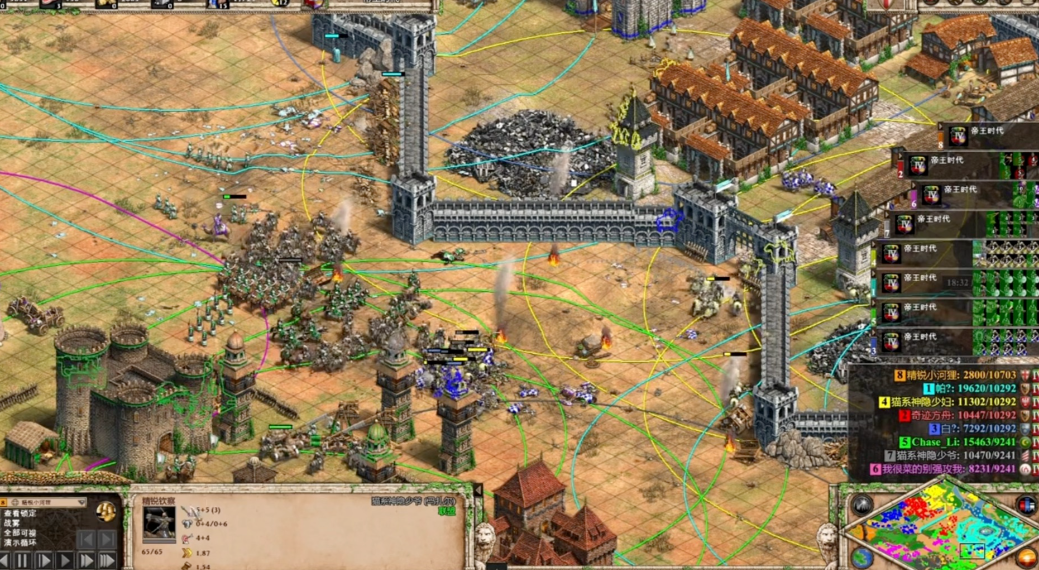
Task: Pause the replay playback
Action: click(x=20, y=561)
